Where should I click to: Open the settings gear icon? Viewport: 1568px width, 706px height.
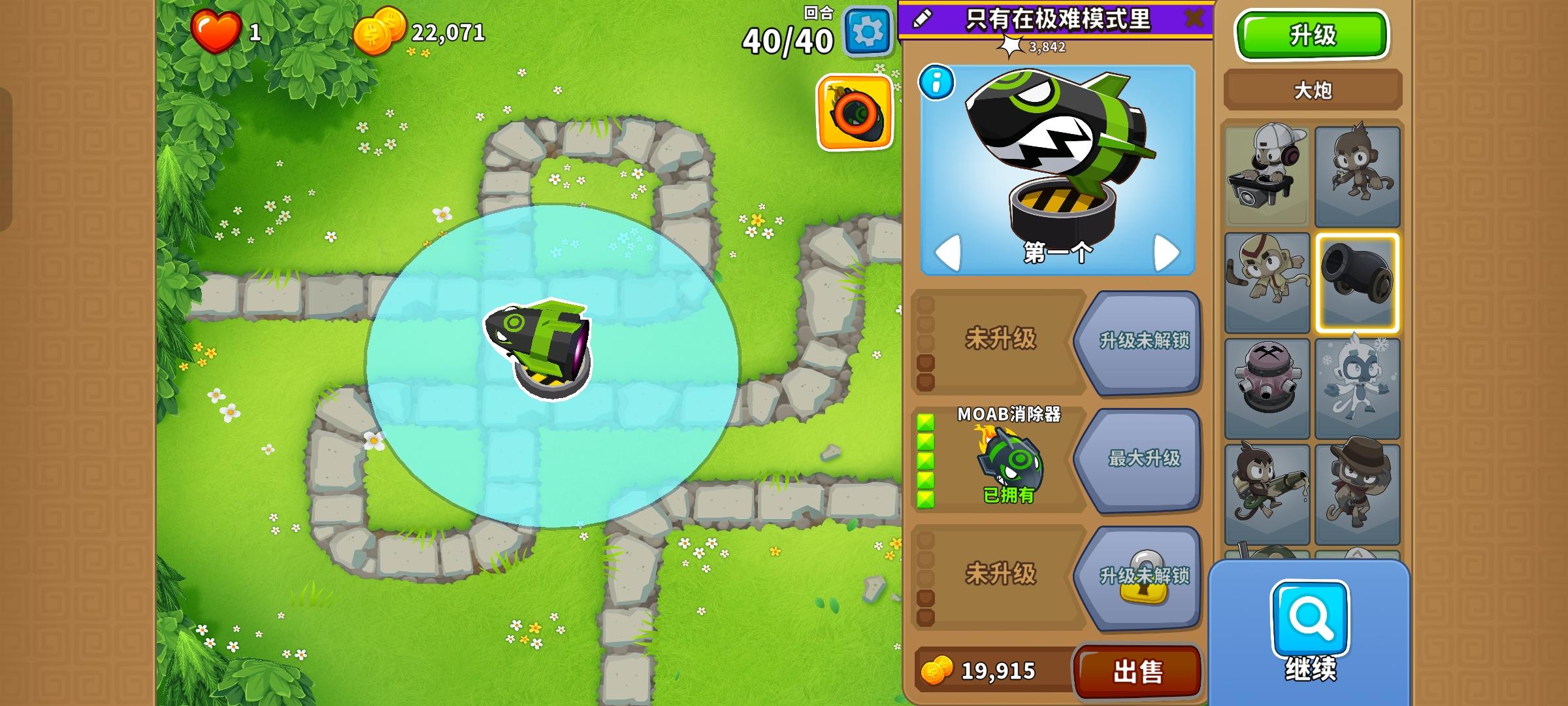(867, 30)
